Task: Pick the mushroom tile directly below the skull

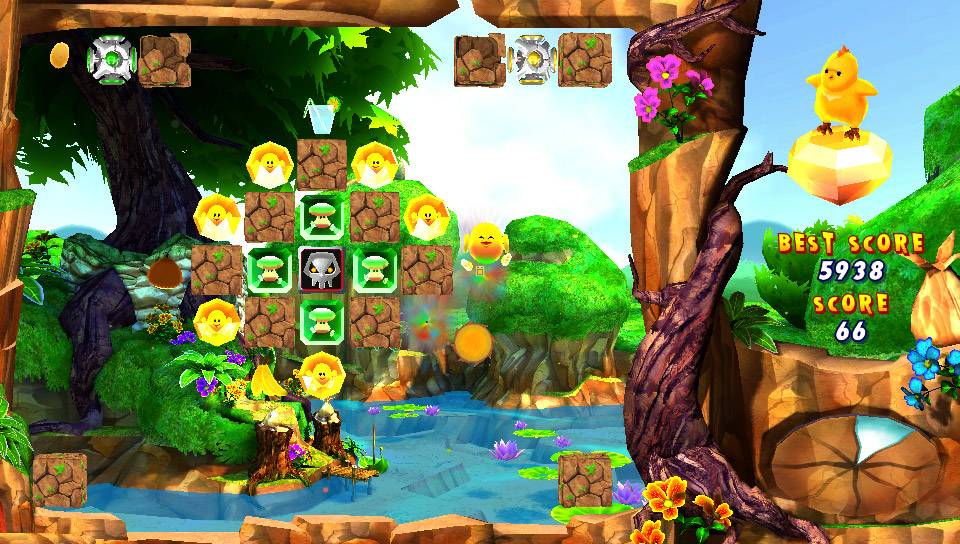Action: click(x=322, y=321)
